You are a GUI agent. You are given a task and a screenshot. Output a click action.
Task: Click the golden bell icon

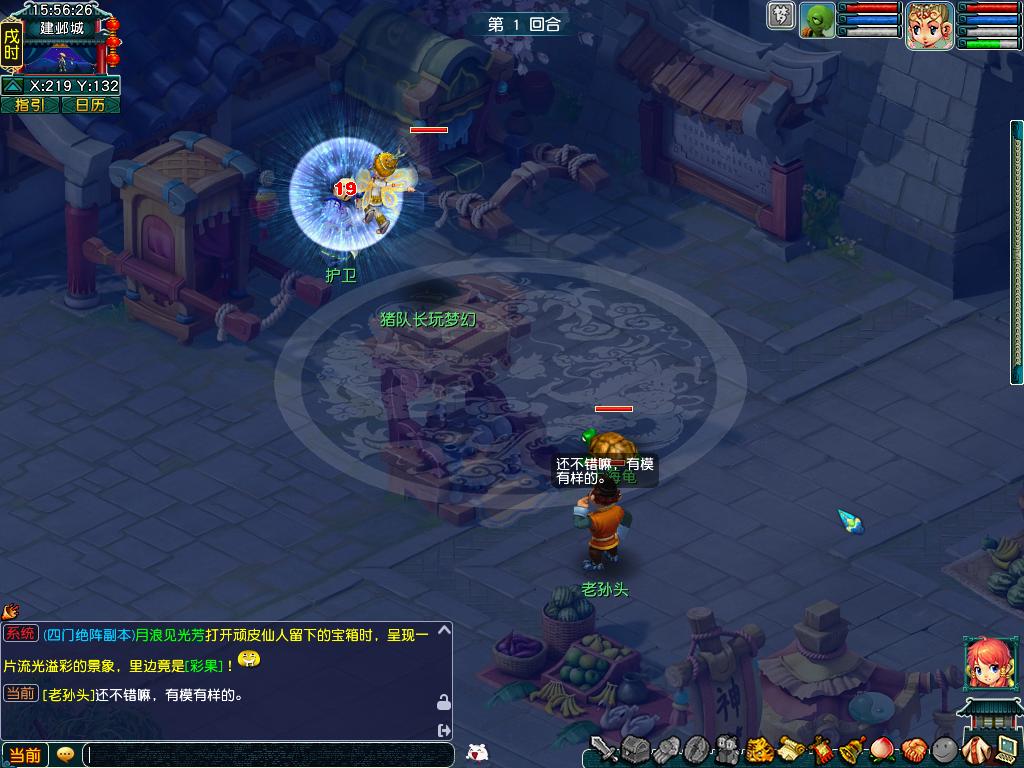coord(852,749)
